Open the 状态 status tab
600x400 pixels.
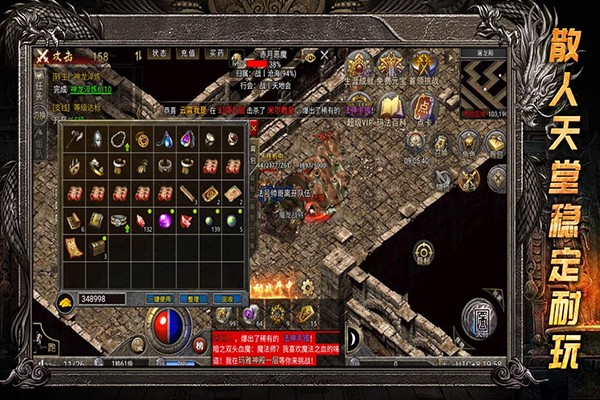pyautogui.click(x=160, y=53)
